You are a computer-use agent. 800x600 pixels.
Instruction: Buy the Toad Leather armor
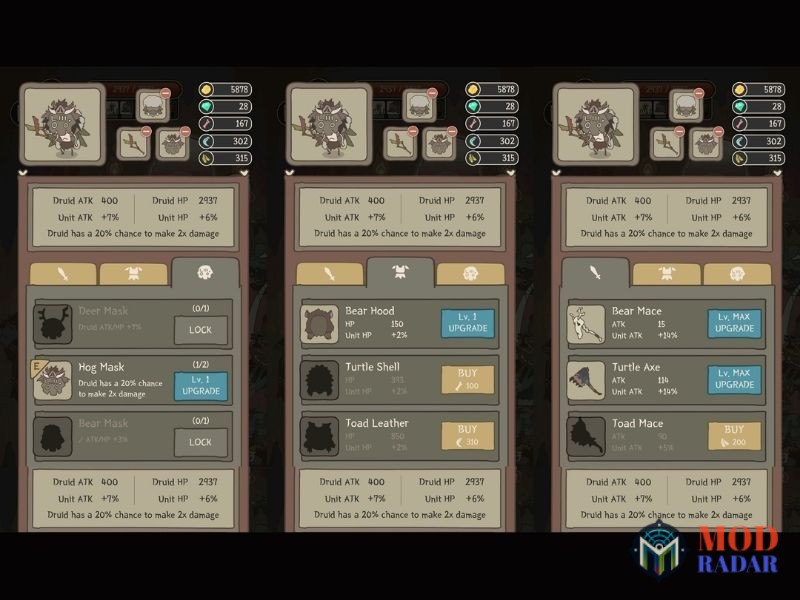pos(468,436)
